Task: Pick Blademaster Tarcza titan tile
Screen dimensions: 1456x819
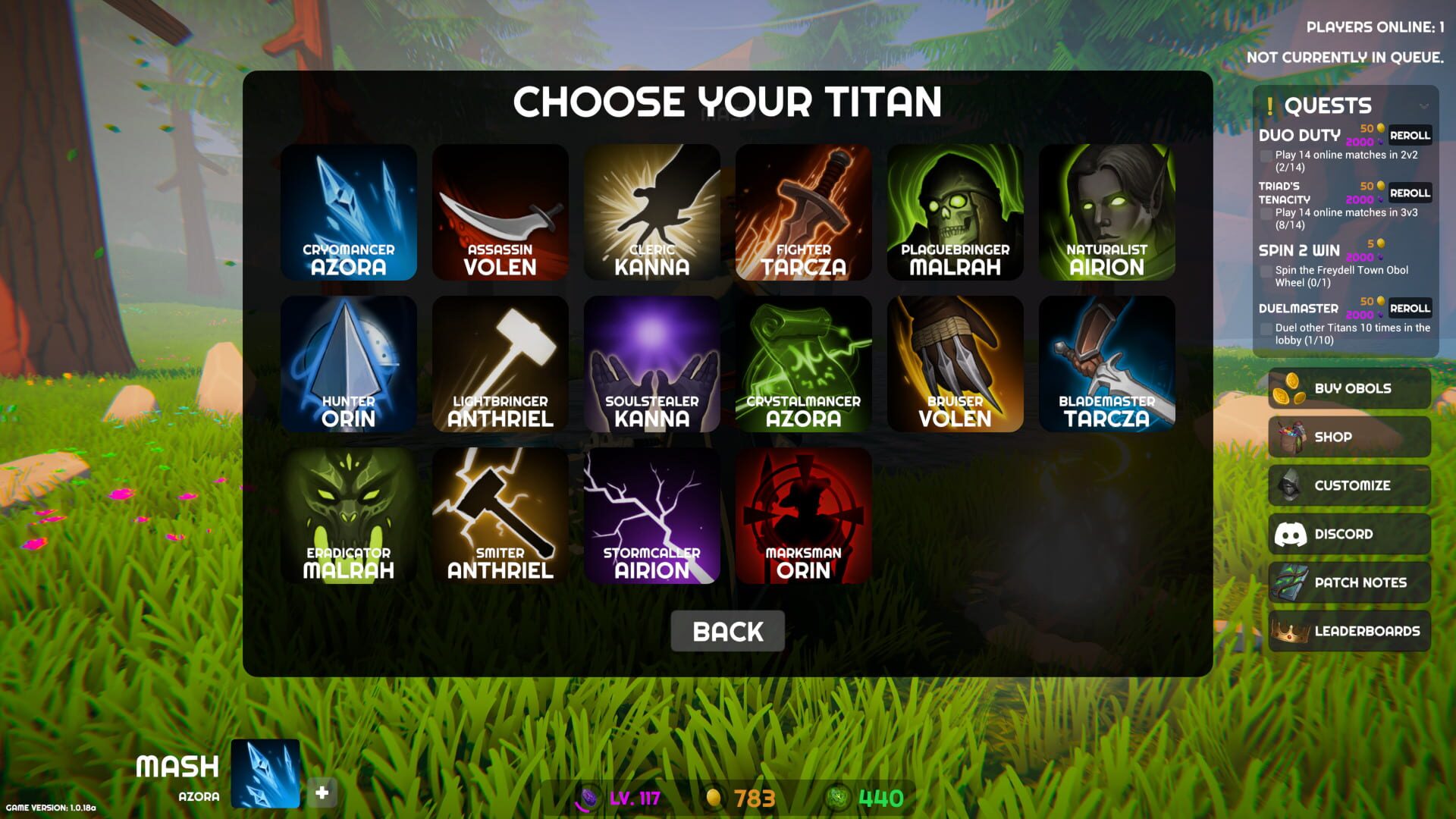Action: pyautogui.click(x=1107, y=364)
